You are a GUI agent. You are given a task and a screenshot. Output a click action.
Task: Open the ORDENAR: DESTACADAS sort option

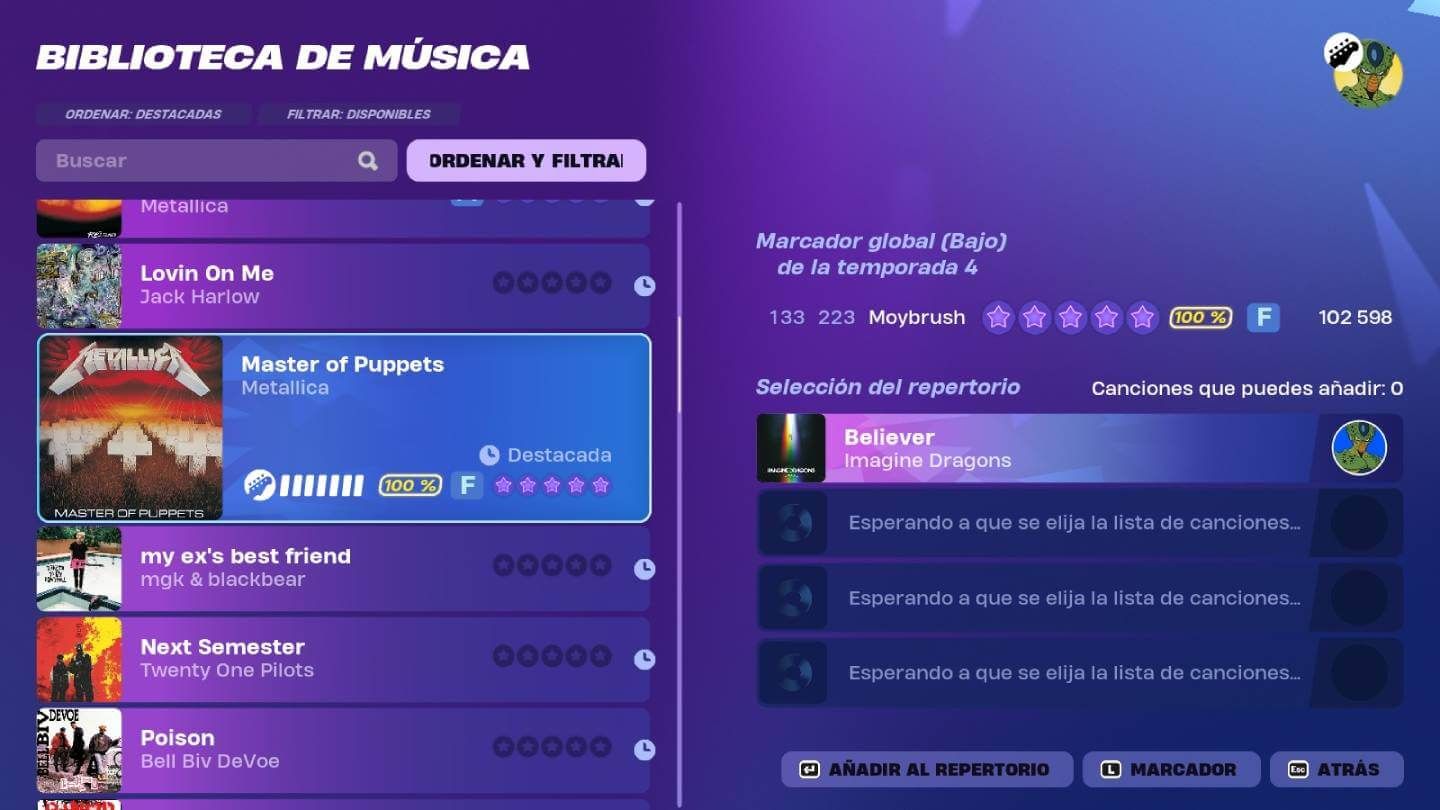(143, 114)
